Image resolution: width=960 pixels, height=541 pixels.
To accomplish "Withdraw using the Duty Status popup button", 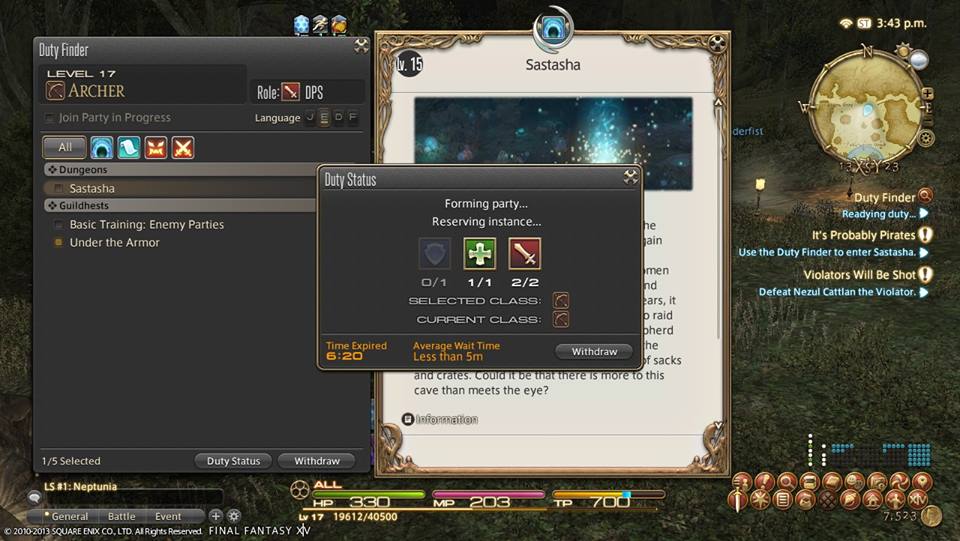I will coord(594,352).
